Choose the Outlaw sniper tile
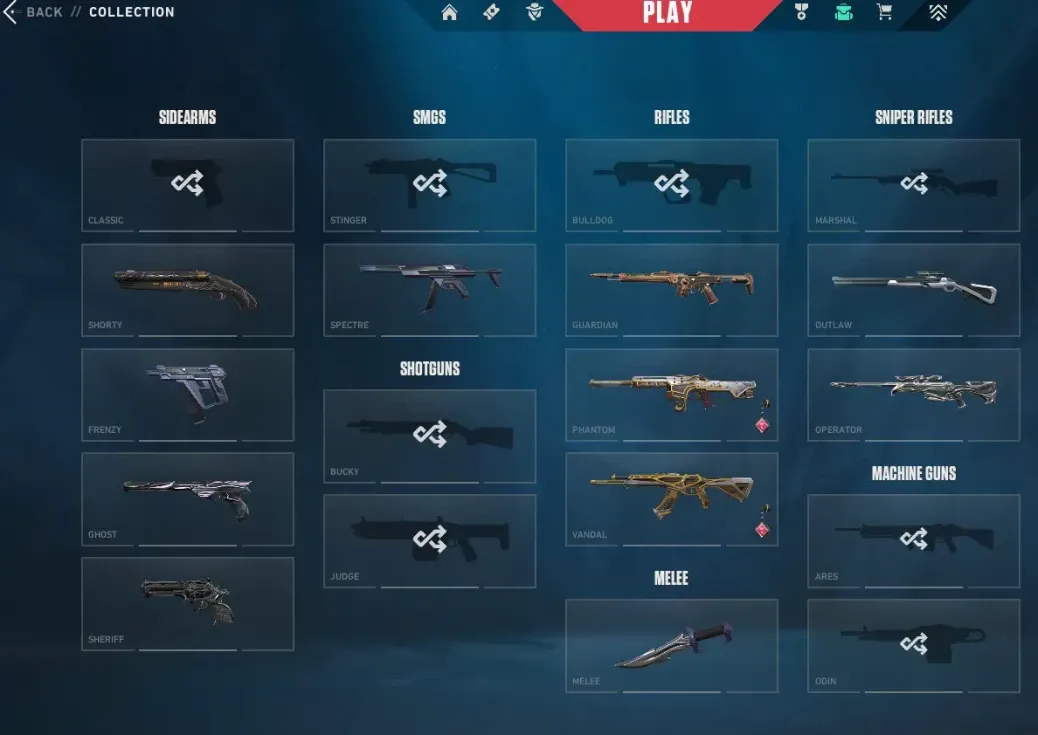 (x=913, y=290)
